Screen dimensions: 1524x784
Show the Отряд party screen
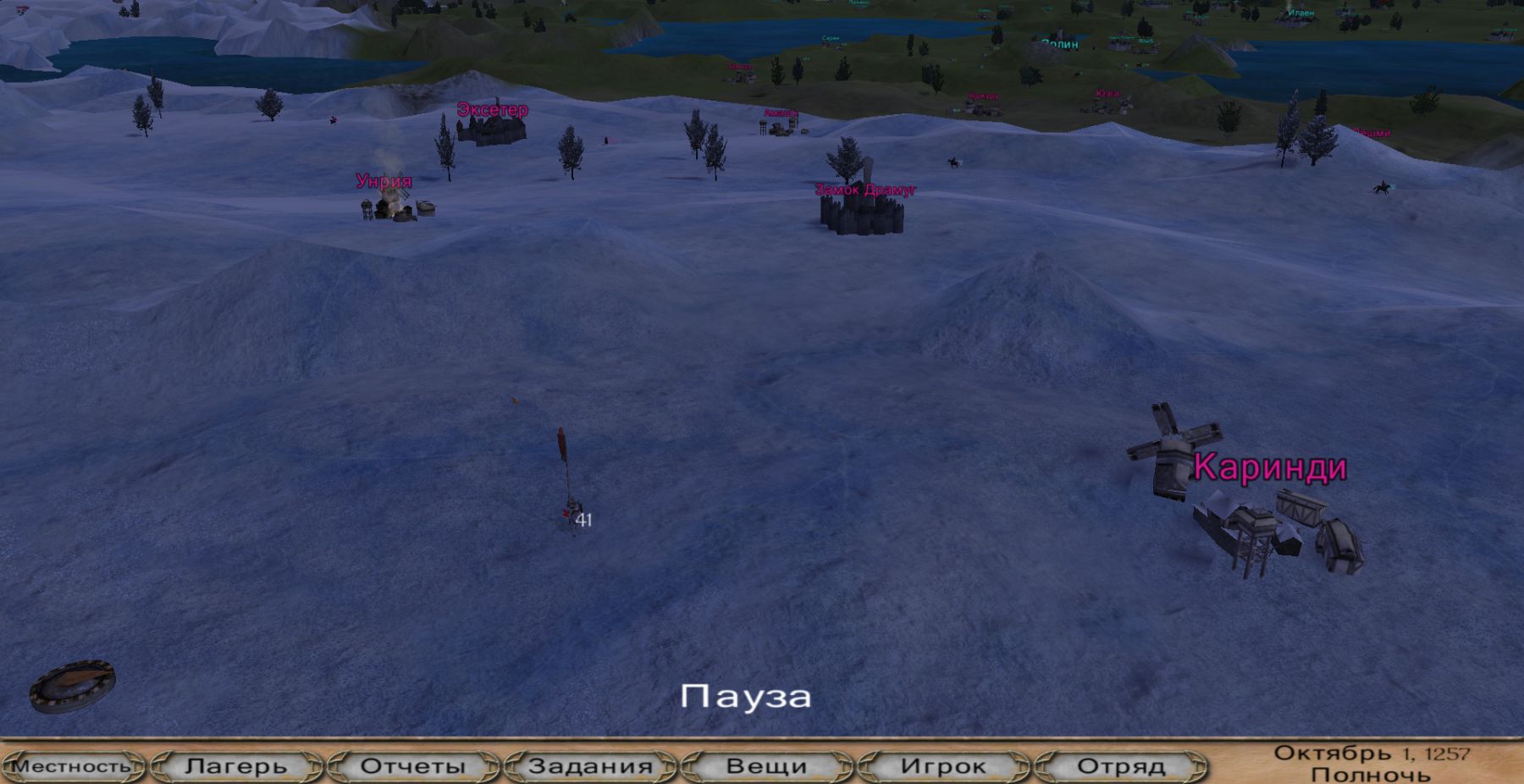tap(1121, 766)
